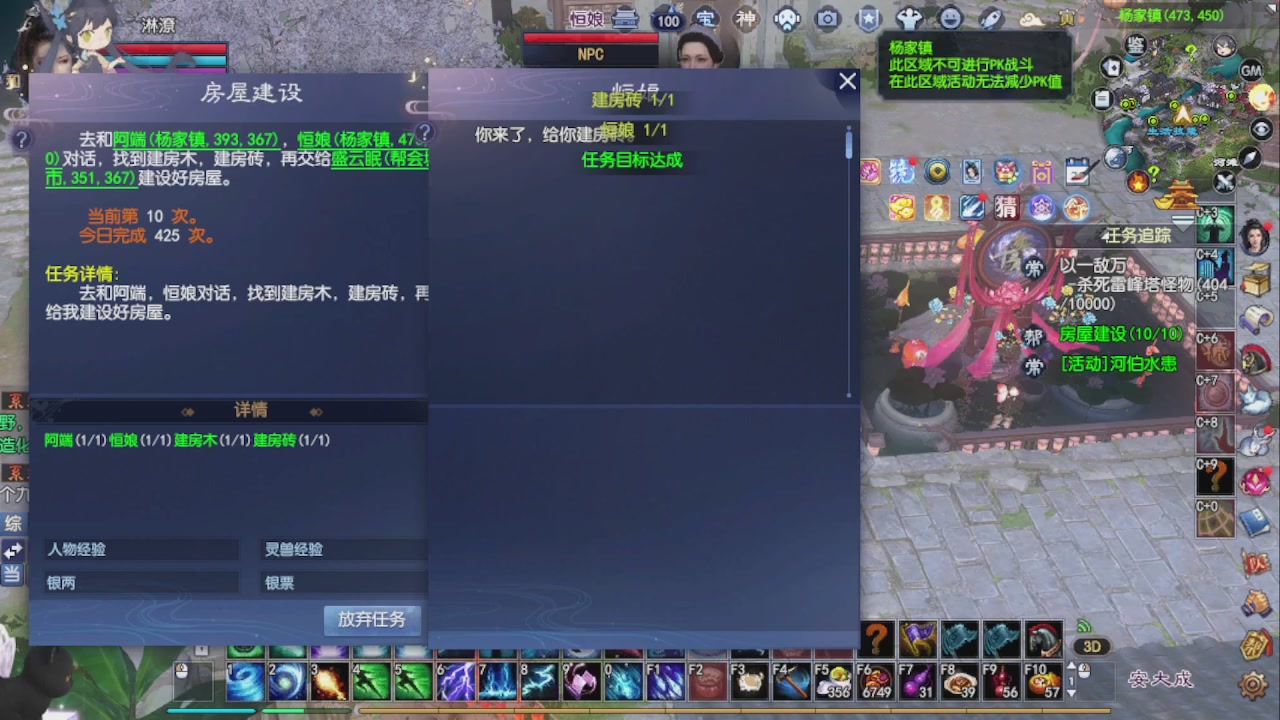1280x720 pixels.
Task: Toggle the eye visibility icon beside the minimap
Action: click(x=1260, y=130)
